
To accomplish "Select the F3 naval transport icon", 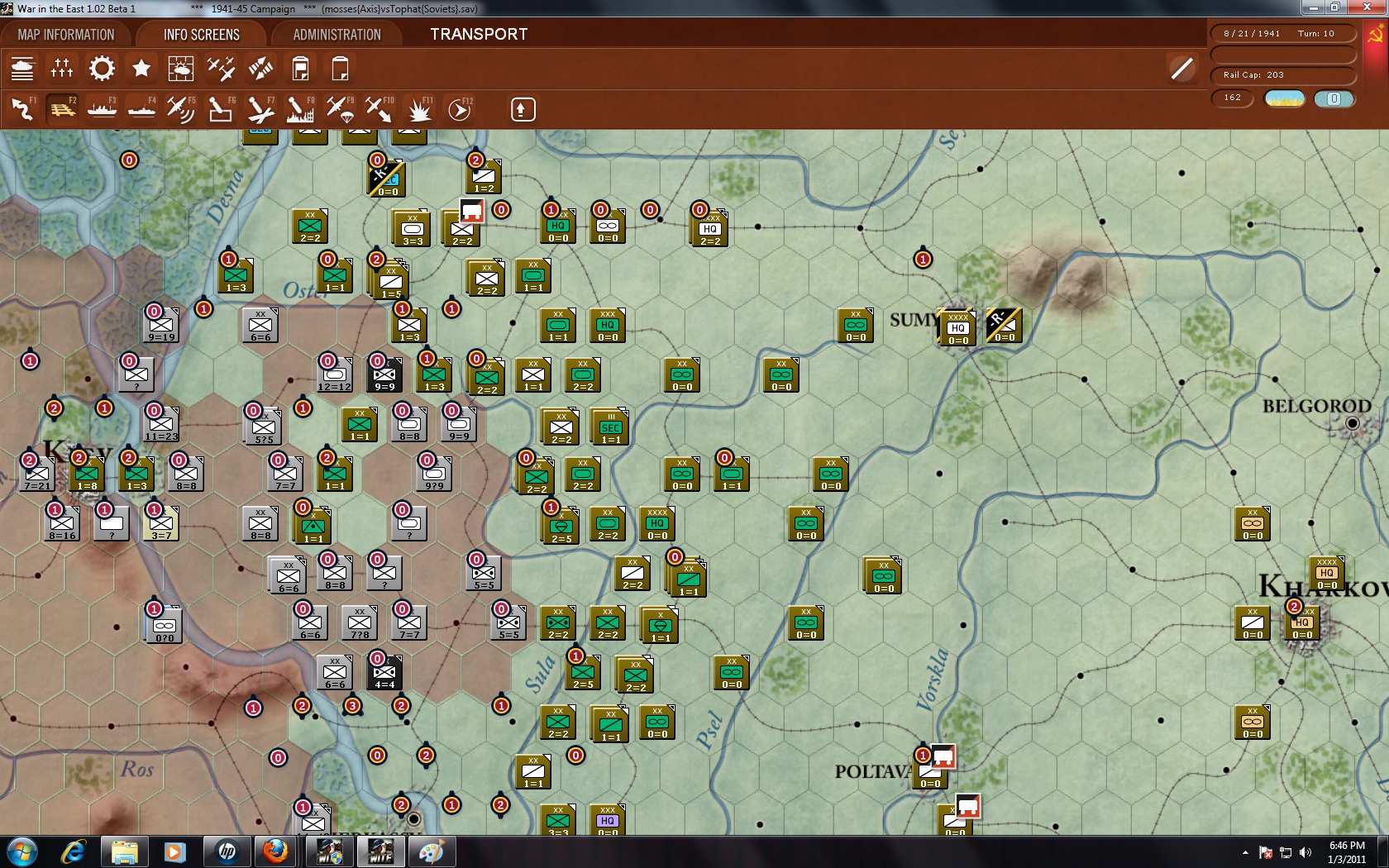I will coord(101,108).
